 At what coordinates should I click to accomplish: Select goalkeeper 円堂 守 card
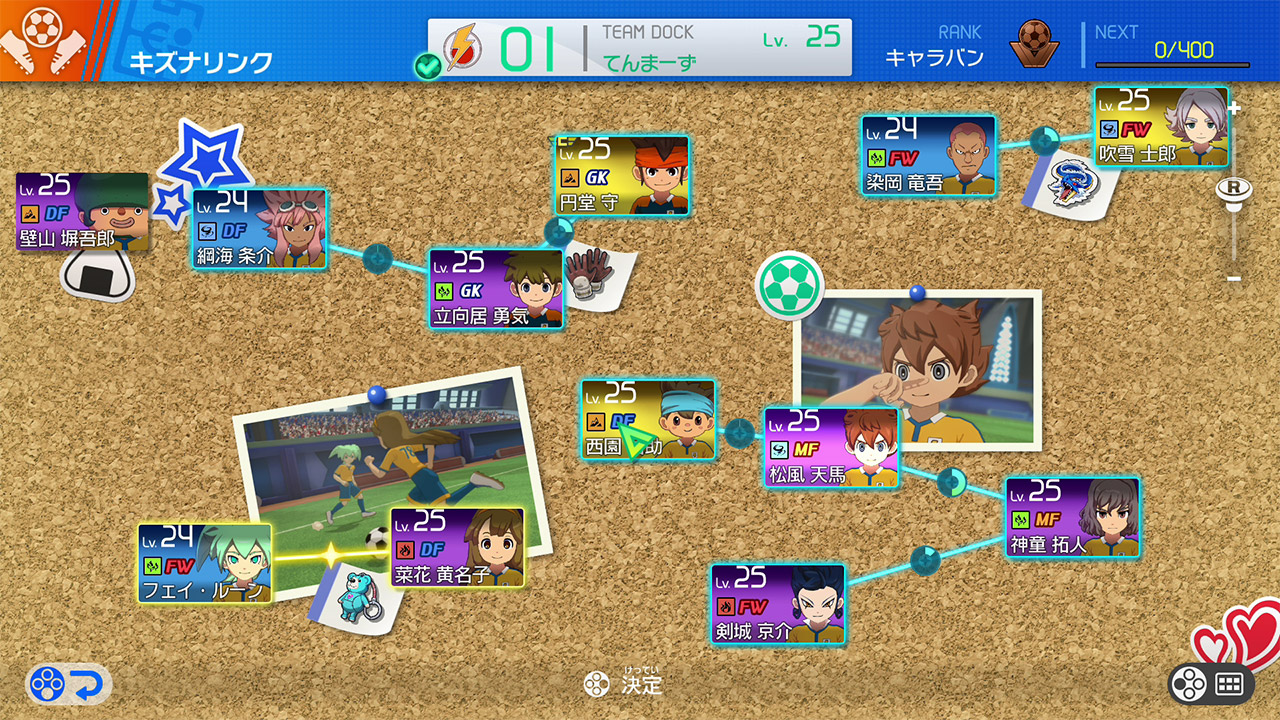pos(622,176)
